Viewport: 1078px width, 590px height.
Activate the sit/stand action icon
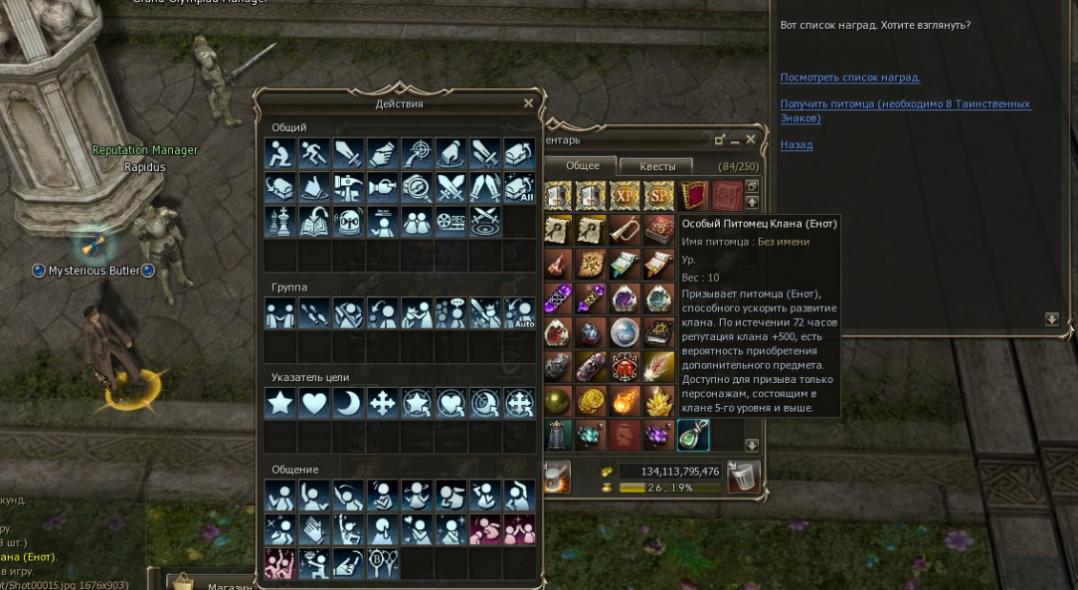(281, 153)
